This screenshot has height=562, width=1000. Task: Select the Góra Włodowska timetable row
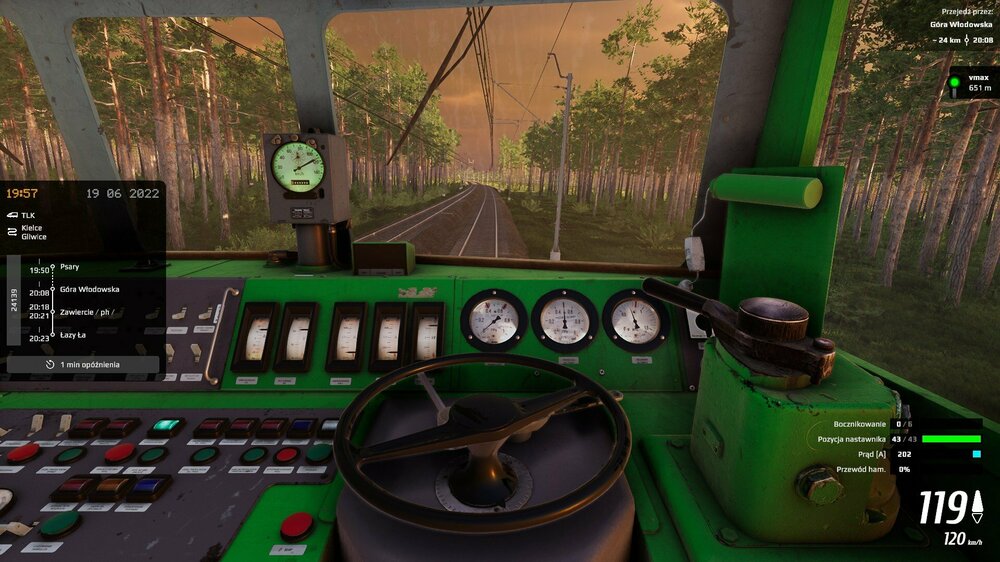tap(89, 289)
